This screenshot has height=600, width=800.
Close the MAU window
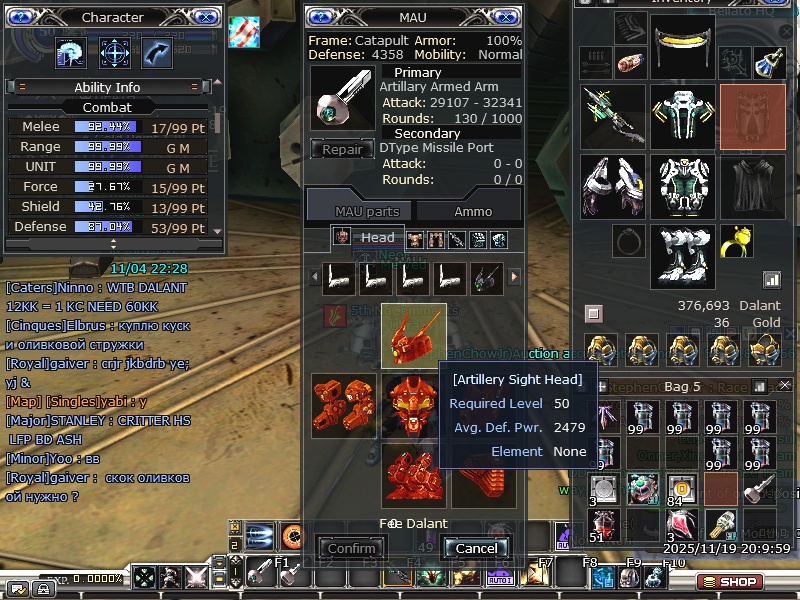pyautogui.click(x=504, y=17)
